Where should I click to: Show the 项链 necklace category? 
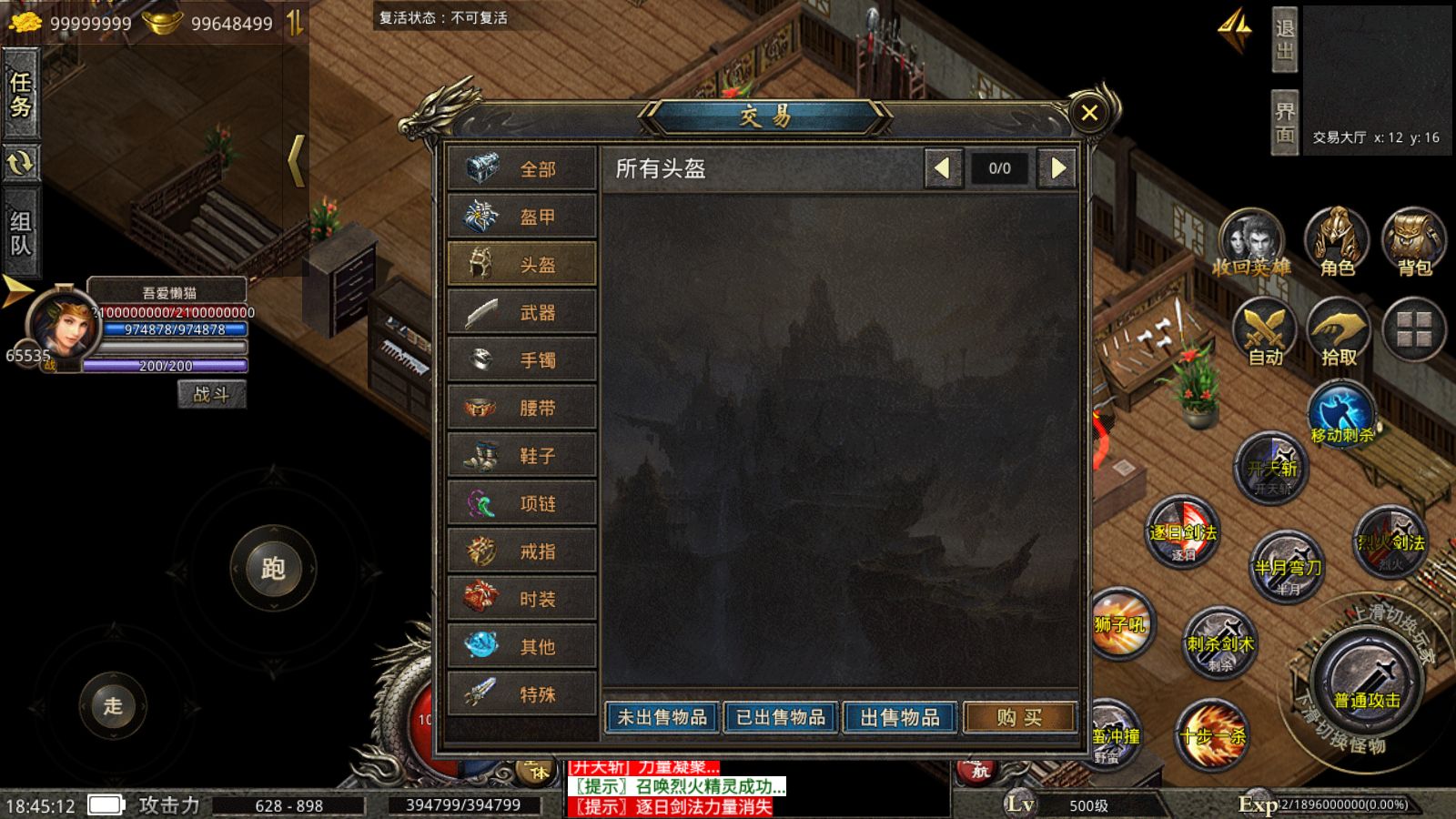[x=522, y=504]
